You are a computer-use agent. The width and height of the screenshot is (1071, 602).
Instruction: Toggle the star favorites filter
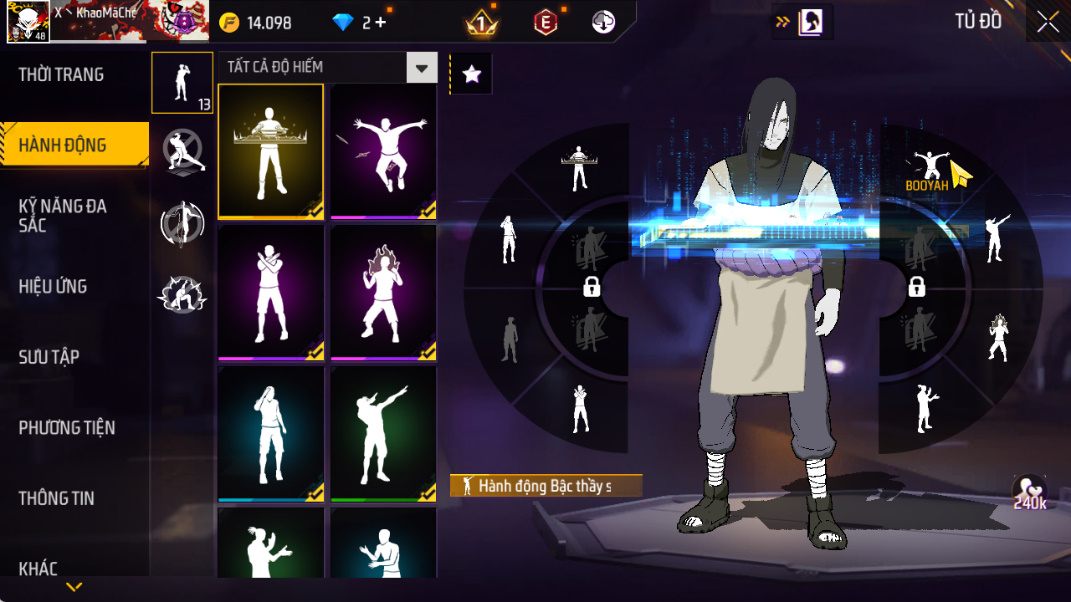point(472,74)
